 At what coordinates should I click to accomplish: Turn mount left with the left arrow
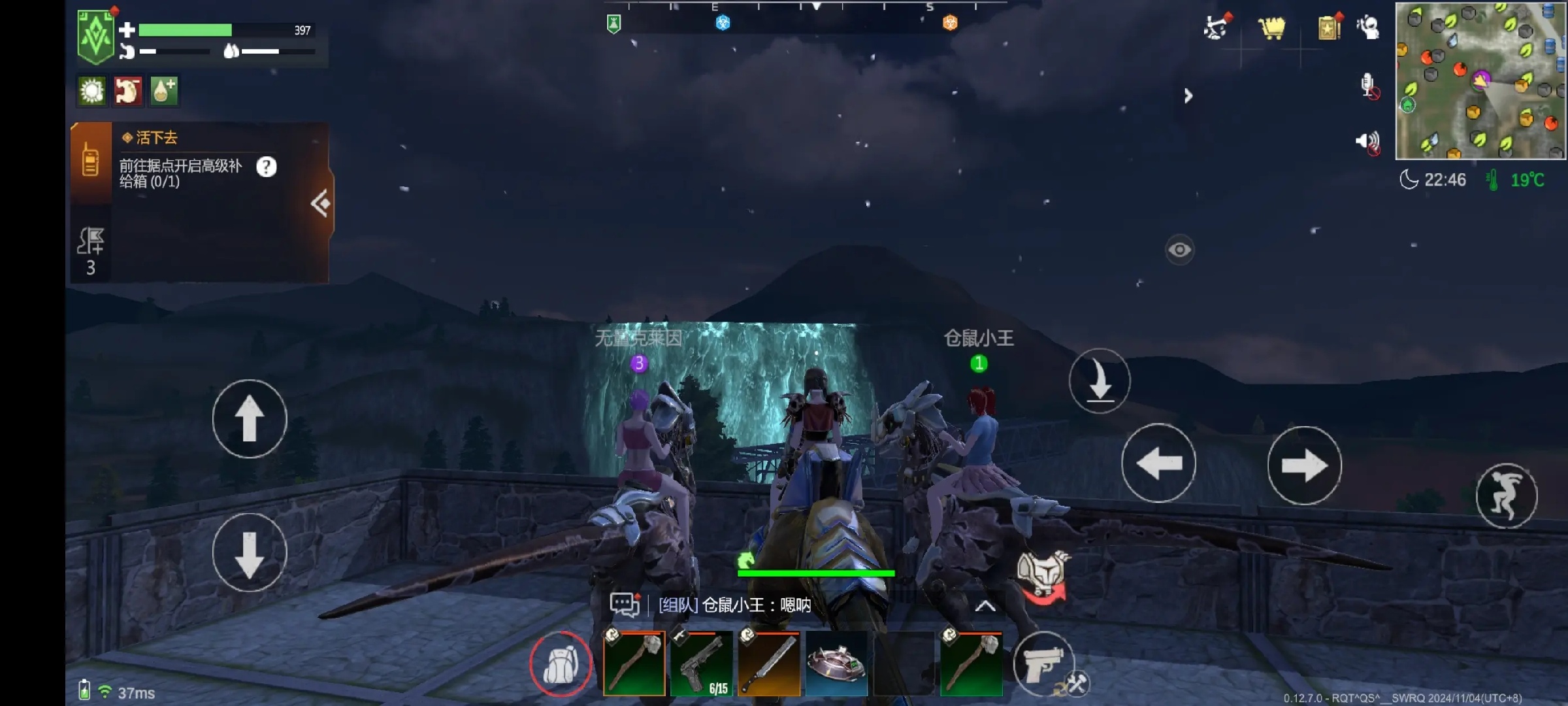[x=1159, y=463]
